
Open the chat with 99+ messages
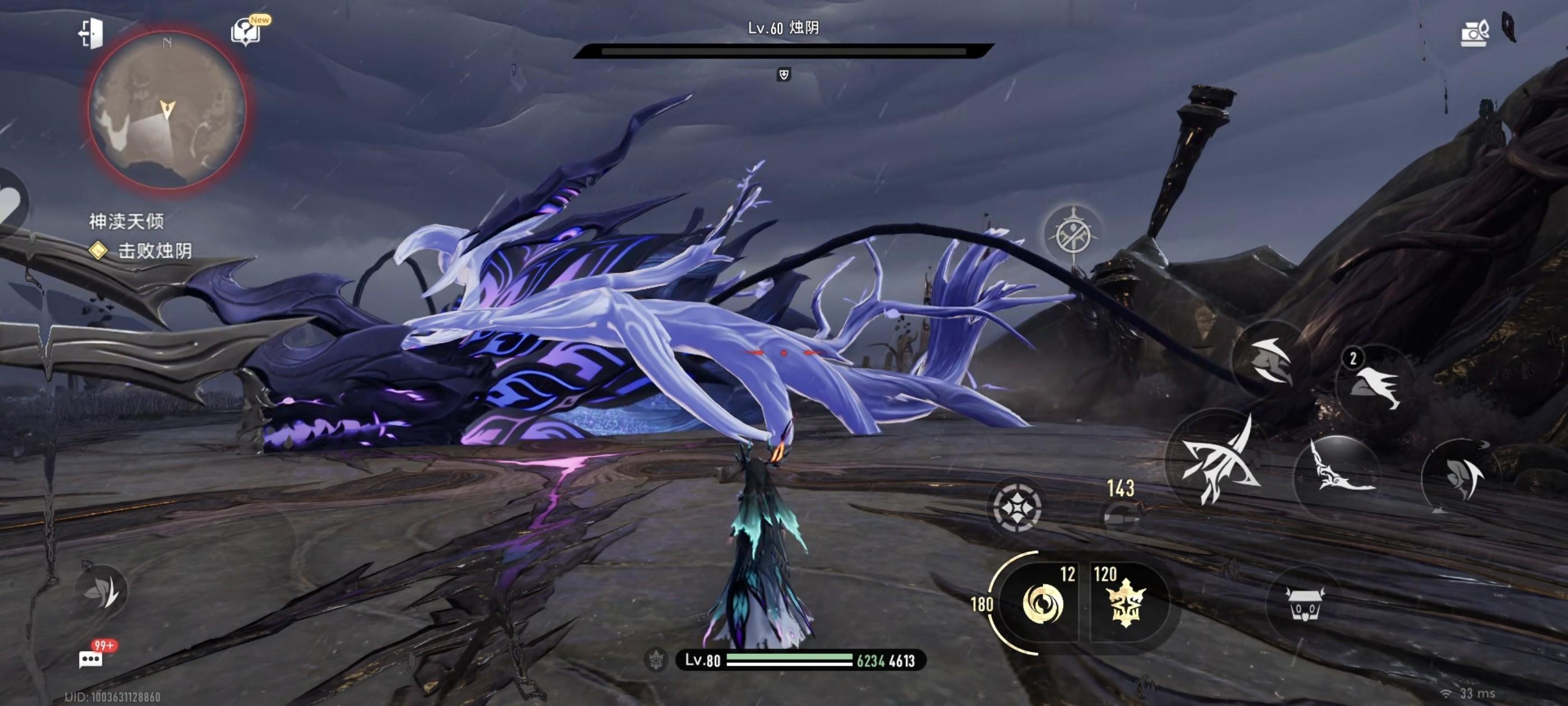[x=91, y=658]
